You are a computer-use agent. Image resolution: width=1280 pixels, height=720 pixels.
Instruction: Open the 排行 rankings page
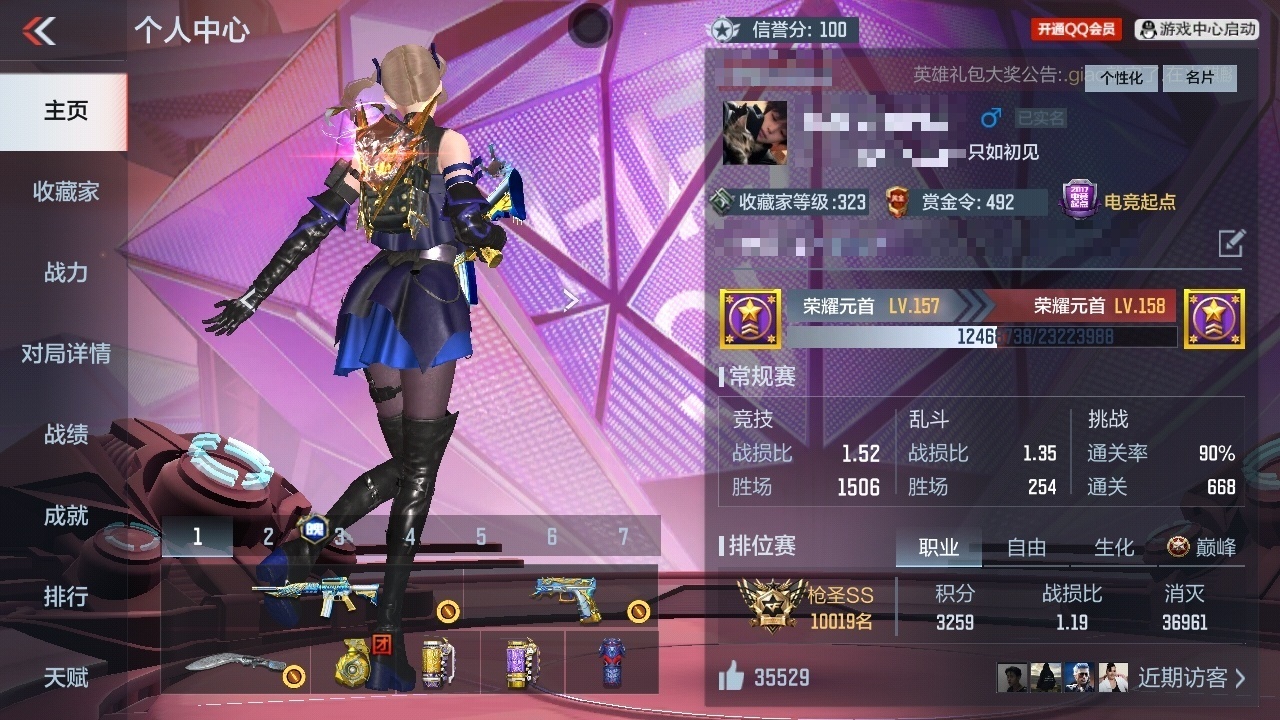point(65,597)
